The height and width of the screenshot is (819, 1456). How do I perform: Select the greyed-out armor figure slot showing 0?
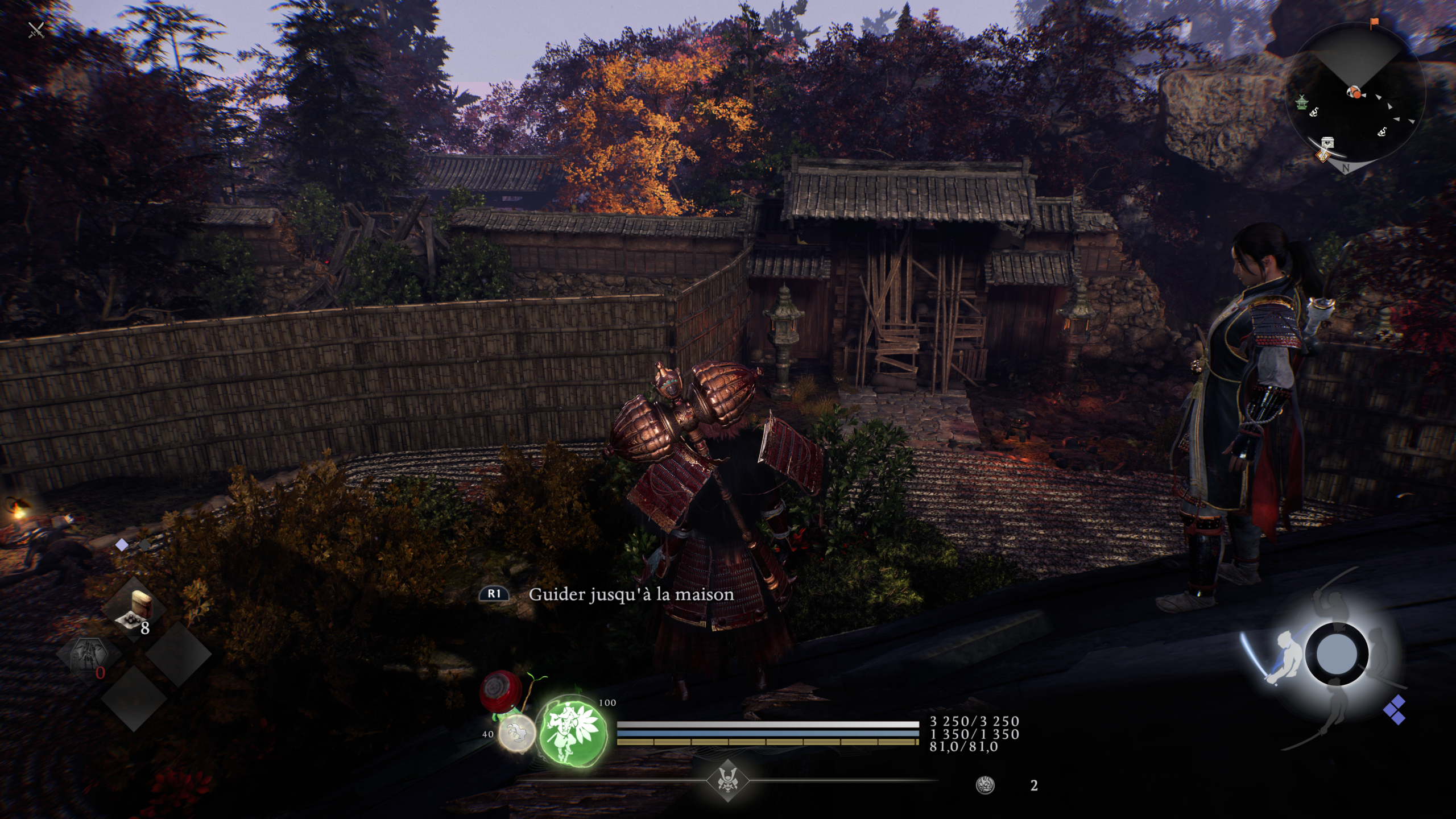tap(89, 659)
